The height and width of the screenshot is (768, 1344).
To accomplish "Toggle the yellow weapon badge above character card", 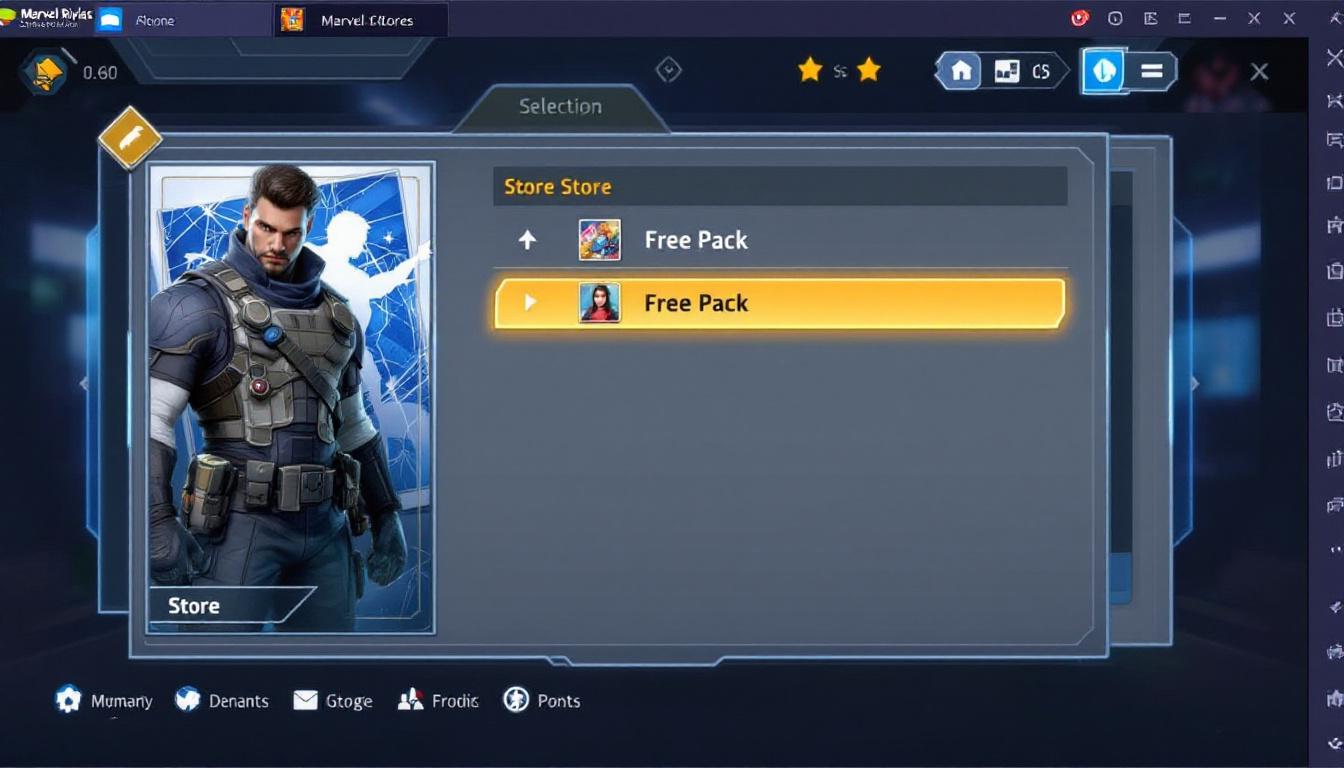I will [130, 137].
